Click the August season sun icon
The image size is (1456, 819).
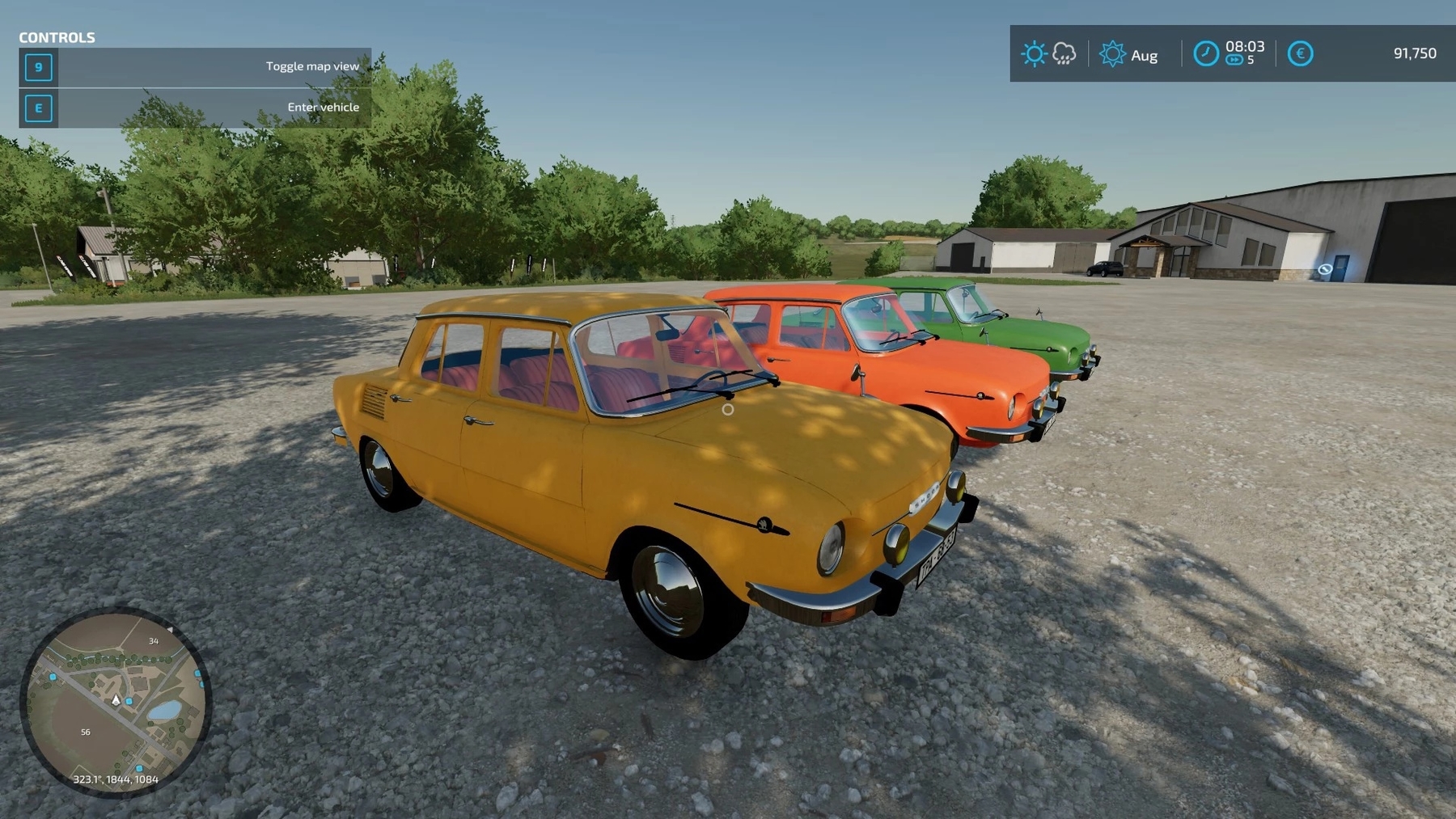pyautogui.click(x=1112, y=54)
